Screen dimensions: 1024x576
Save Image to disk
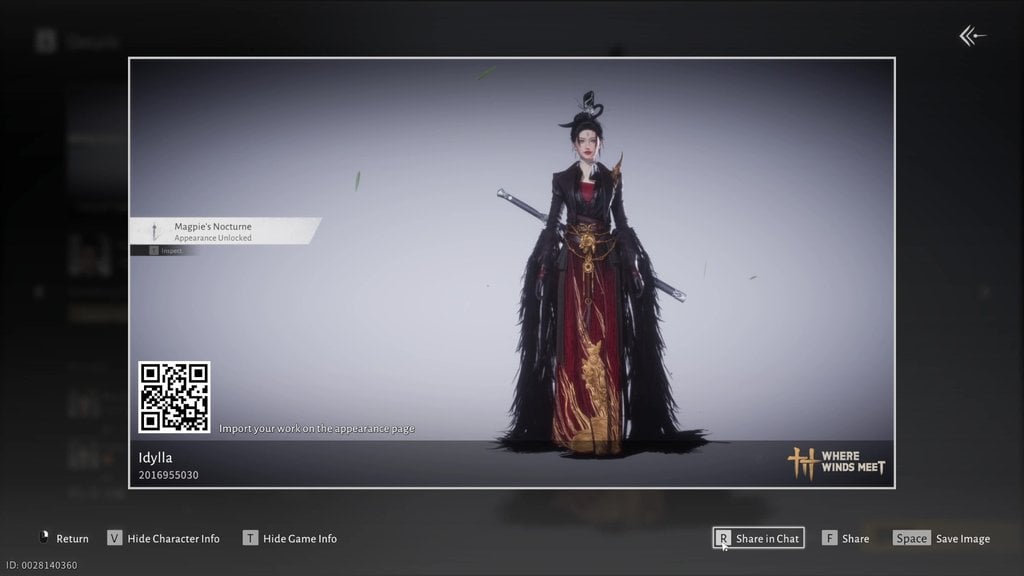941,538
